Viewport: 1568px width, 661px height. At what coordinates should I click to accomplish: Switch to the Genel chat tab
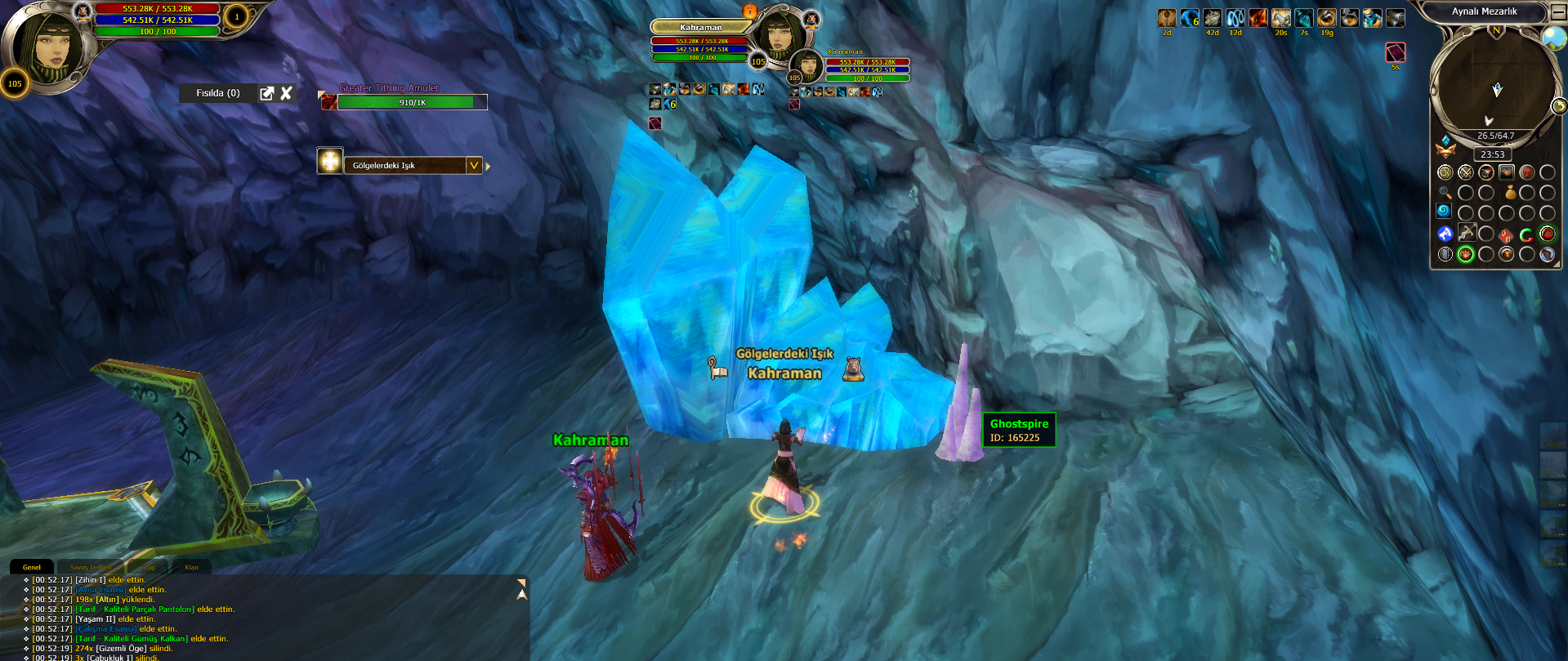(32, 567)
